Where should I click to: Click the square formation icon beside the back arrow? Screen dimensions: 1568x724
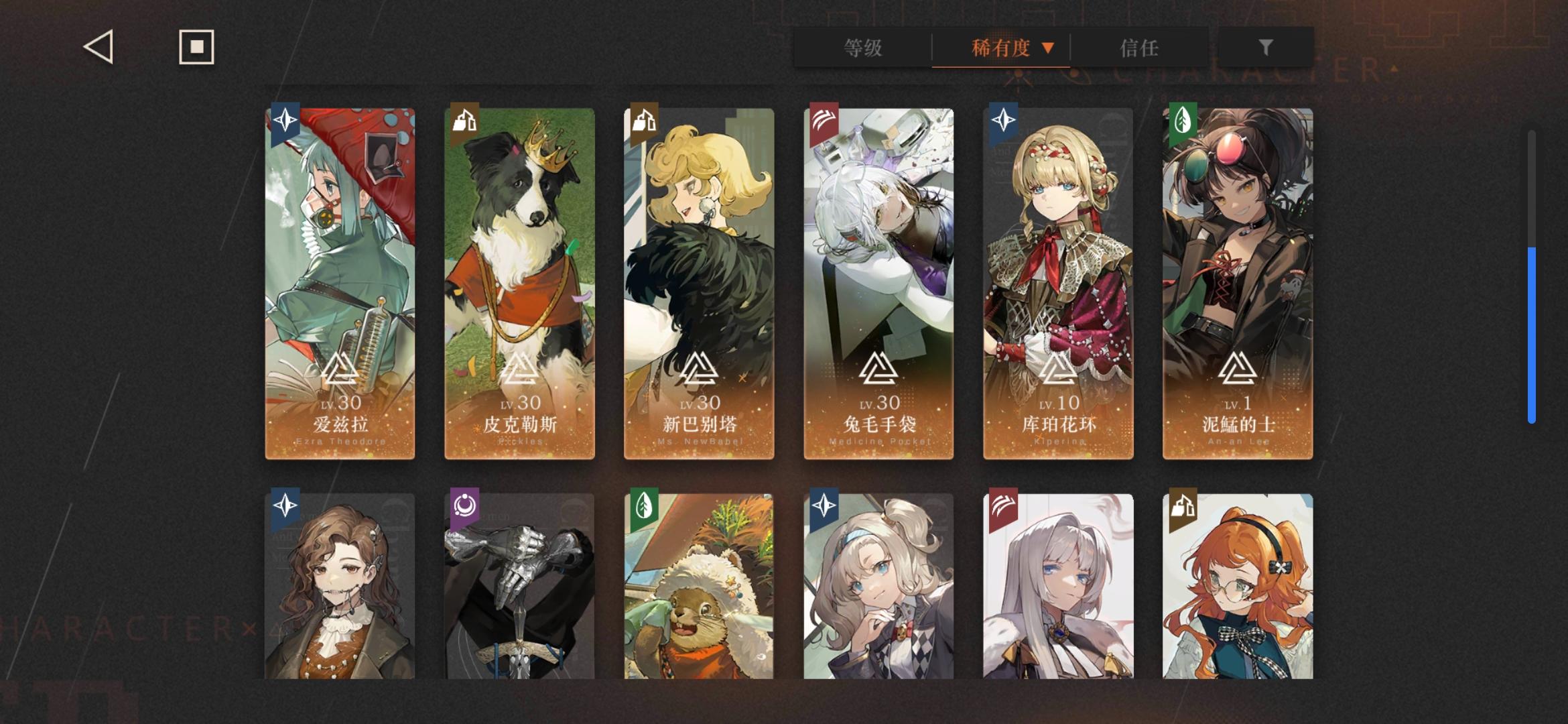click(196, 46)
